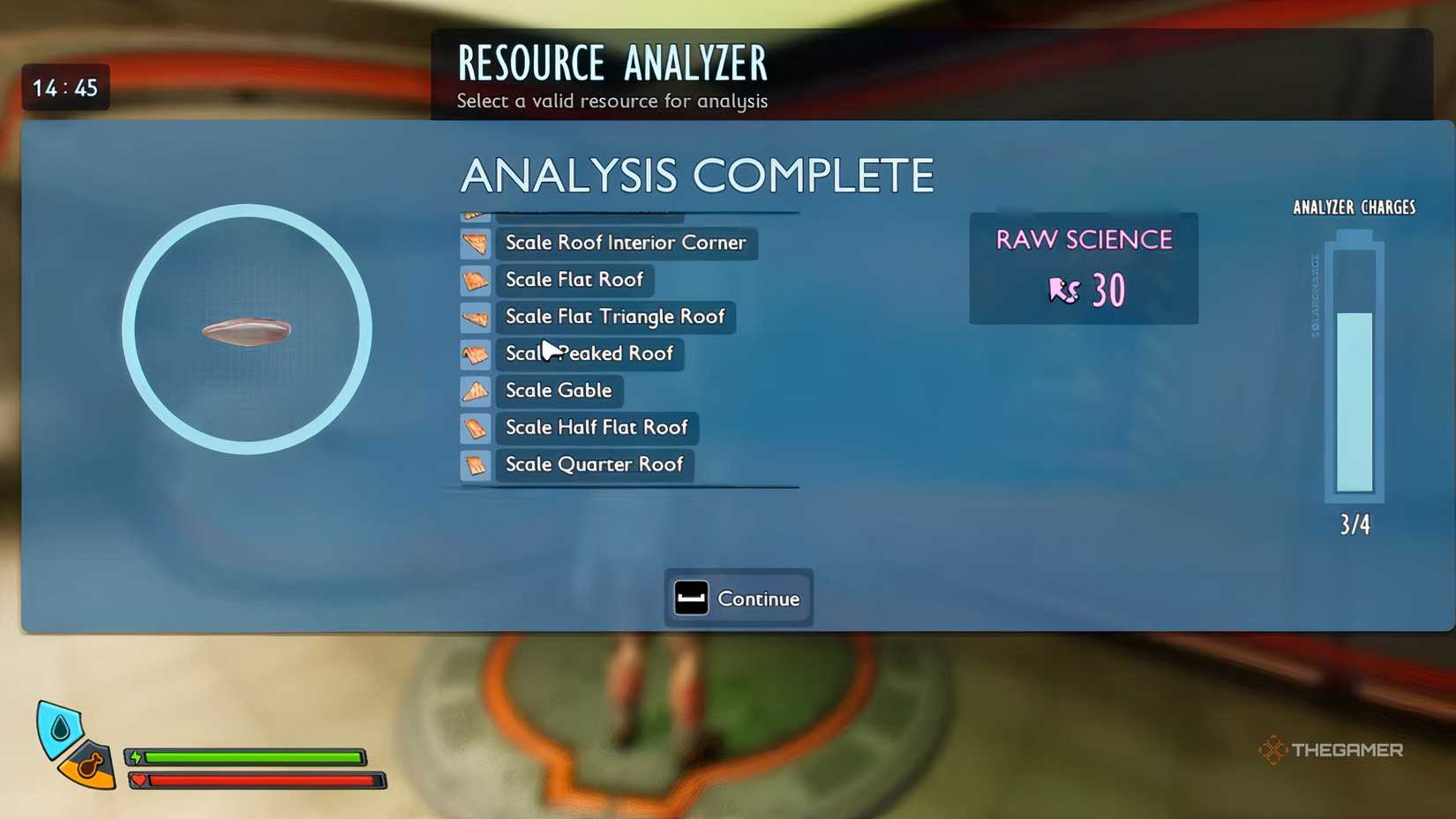
Task: Click the Rs currency icon beside 30
Action: (x=1065, y=291)
